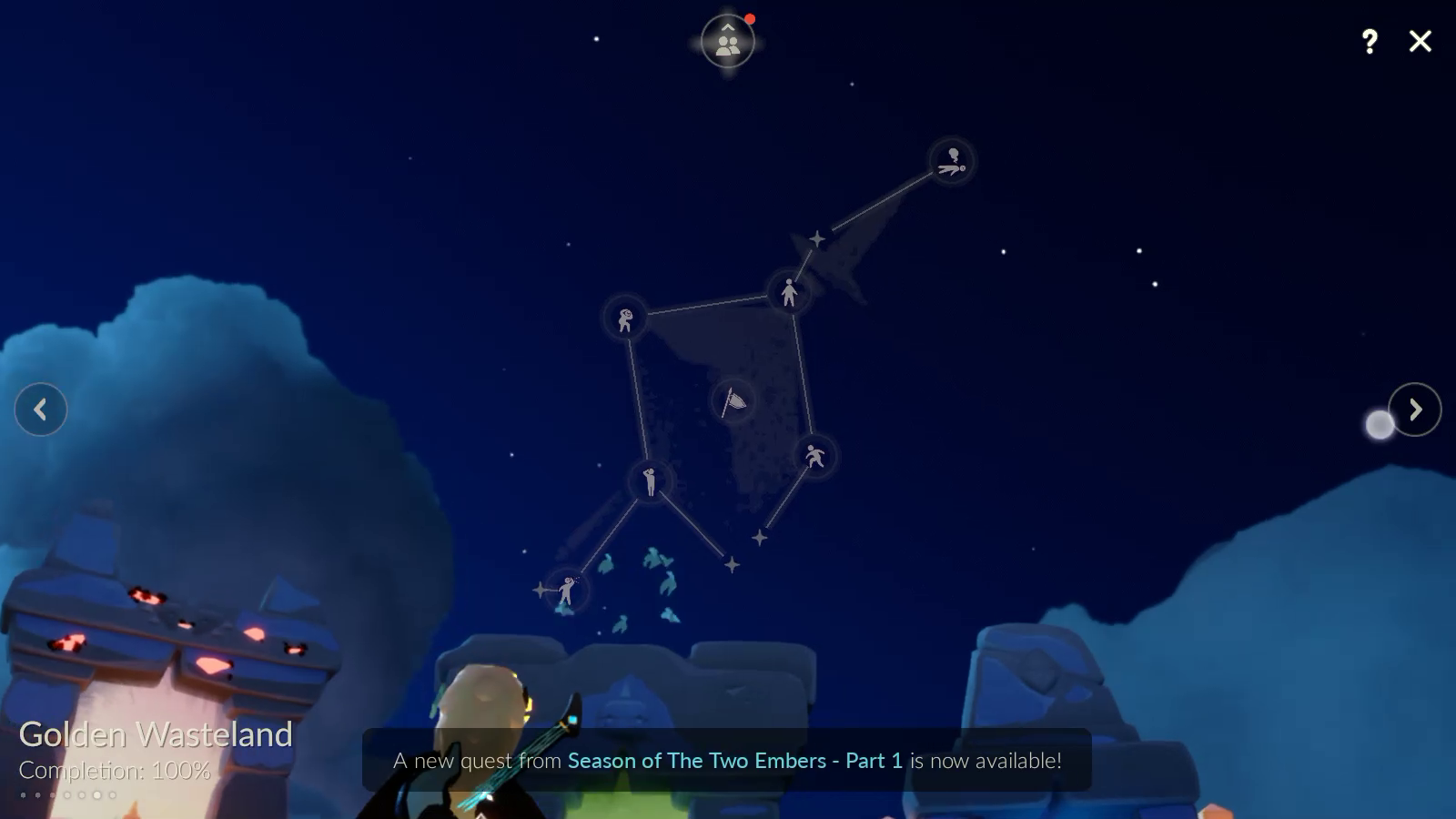Select the standing upright spirit node
The height and width of the screenshot is (819, 1456).
789,293
